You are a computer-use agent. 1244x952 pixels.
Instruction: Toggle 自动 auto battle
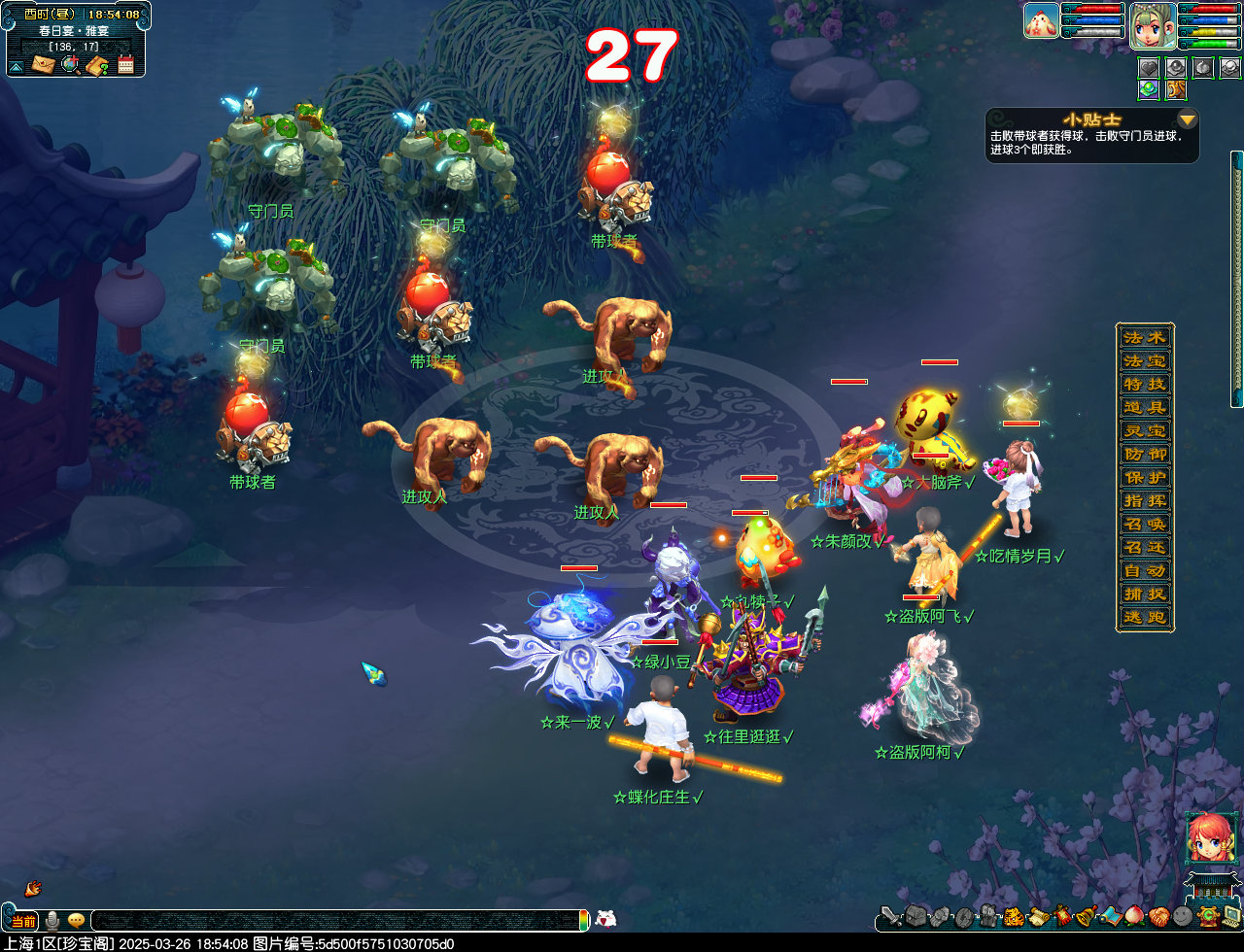click(x=1144, y=571)
